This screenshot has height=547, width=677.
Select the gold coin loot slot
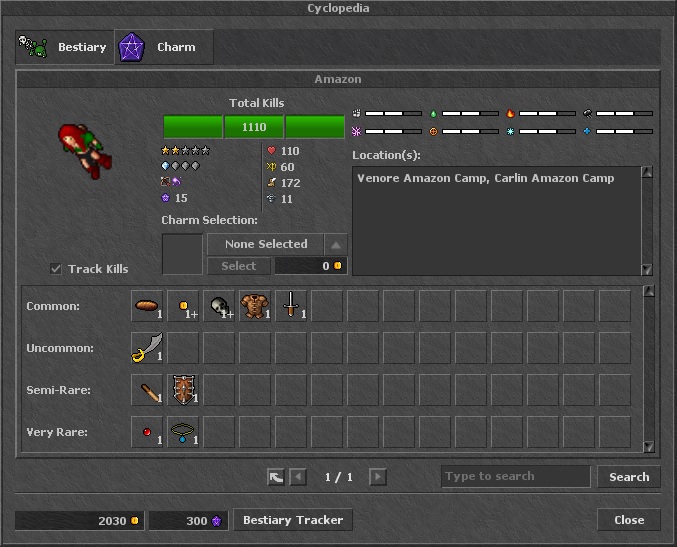pos(183,306)
